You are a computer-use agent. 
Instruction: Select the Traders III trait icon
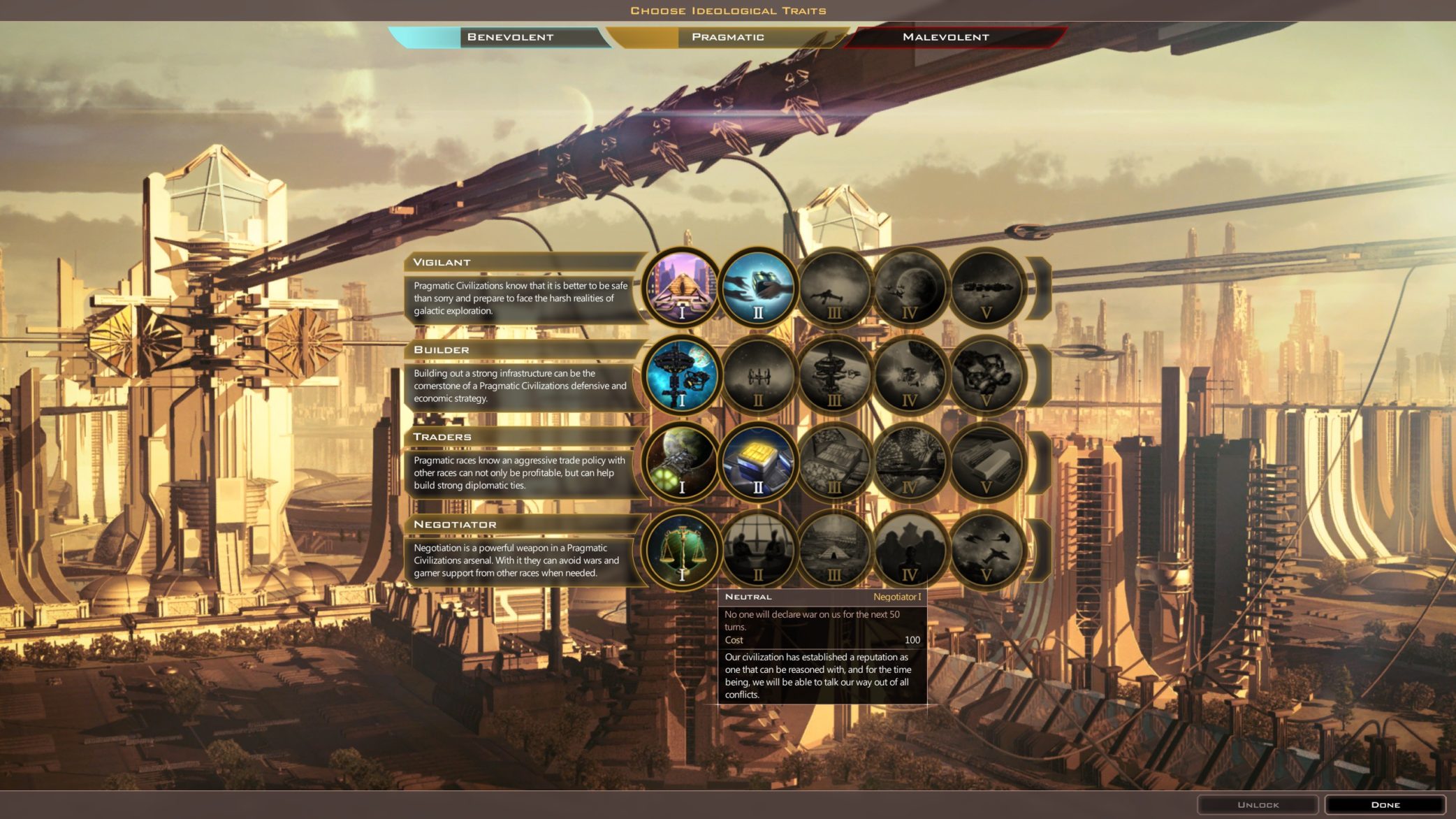pyautogui.click(x=834, y=462)
